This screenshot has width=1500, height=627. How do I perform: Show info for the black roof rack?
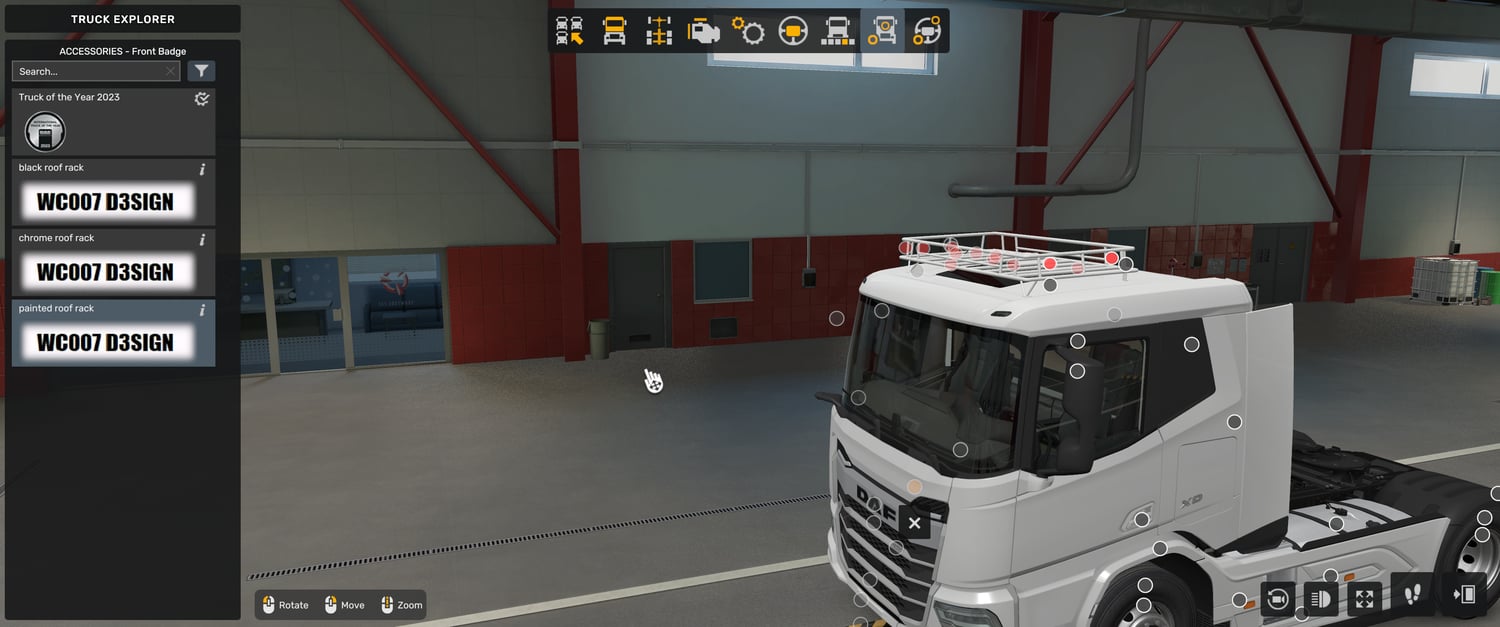tap(202, 169)
